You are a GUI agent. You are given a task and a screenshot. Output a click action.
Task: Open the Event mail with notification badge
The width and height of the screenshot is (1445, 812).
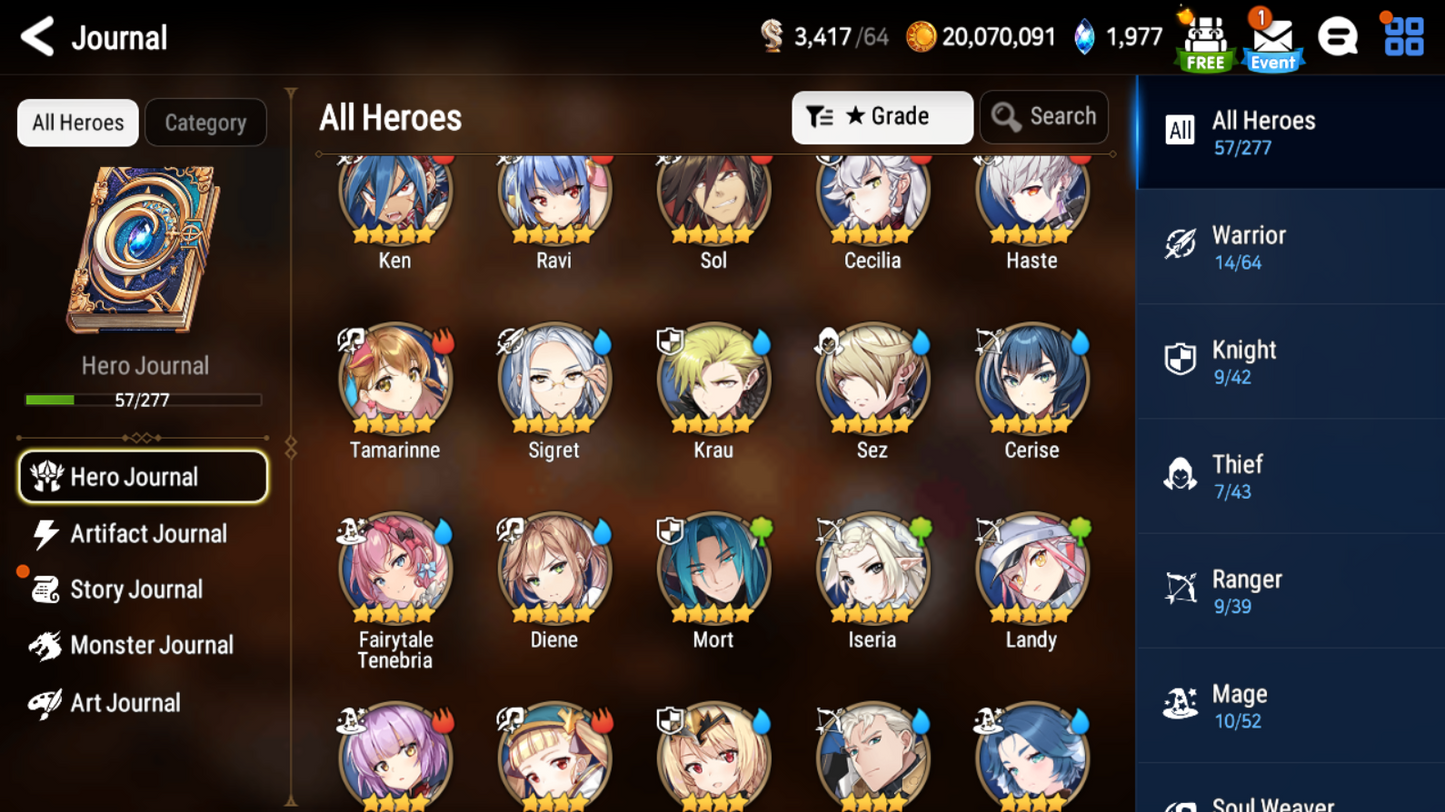click(1272, 37)
